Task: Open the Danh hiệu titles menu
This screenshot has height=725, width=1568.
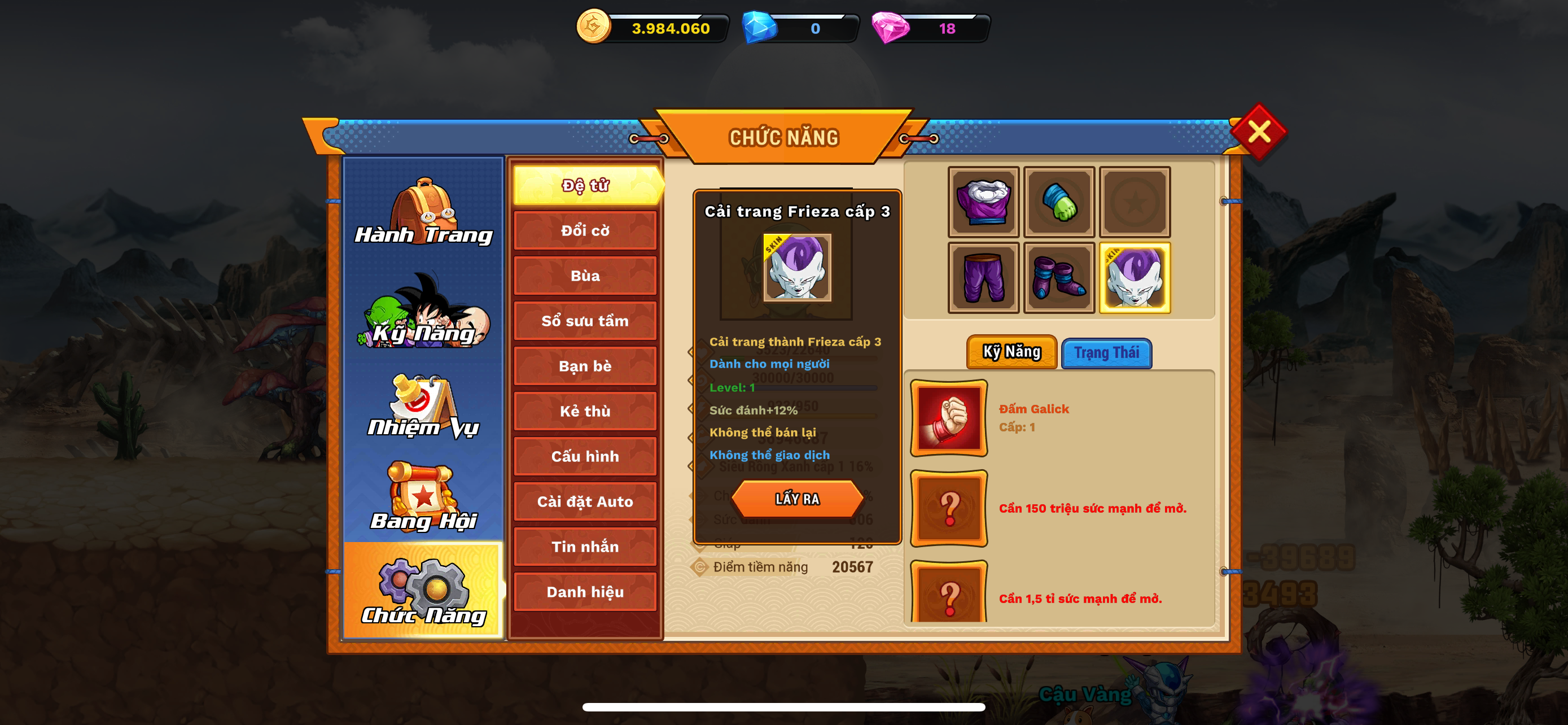Action: [585, 592]
